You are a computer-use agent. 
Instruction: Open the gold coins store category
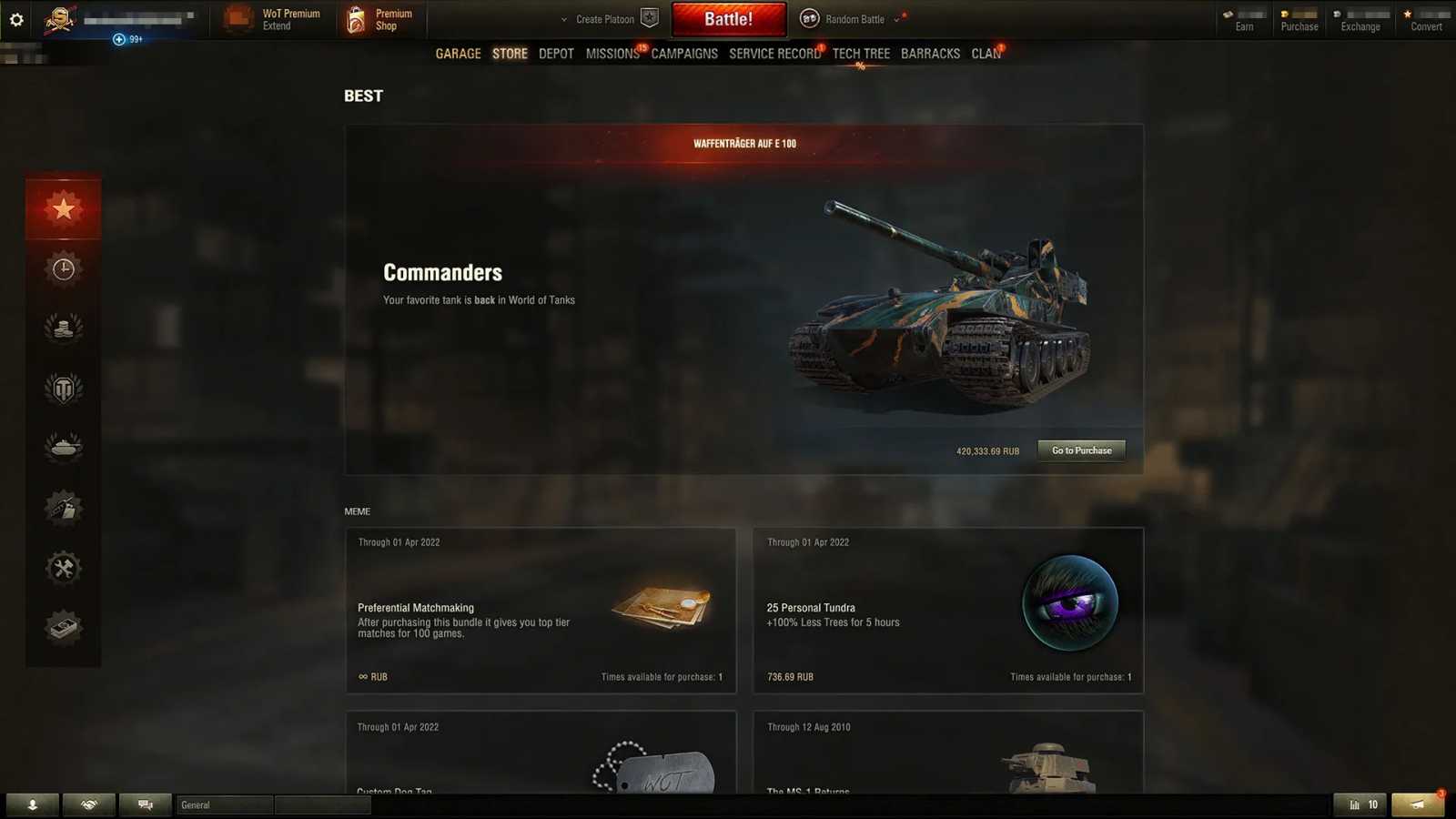(63, 328)
